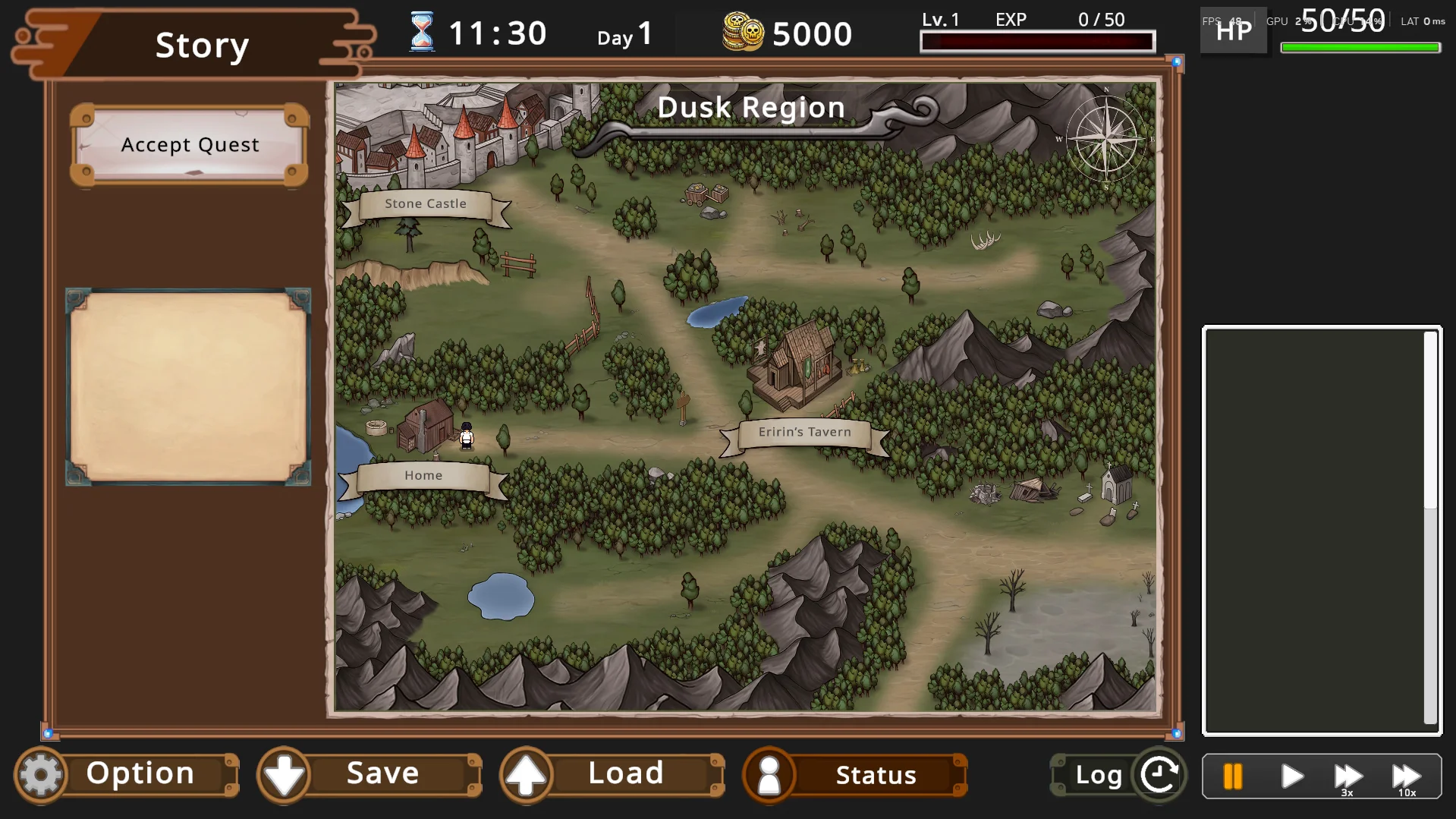The image size is (1456, 819).
Task: Choose Eririn's Tavern on the map
Action: [804, 433]
